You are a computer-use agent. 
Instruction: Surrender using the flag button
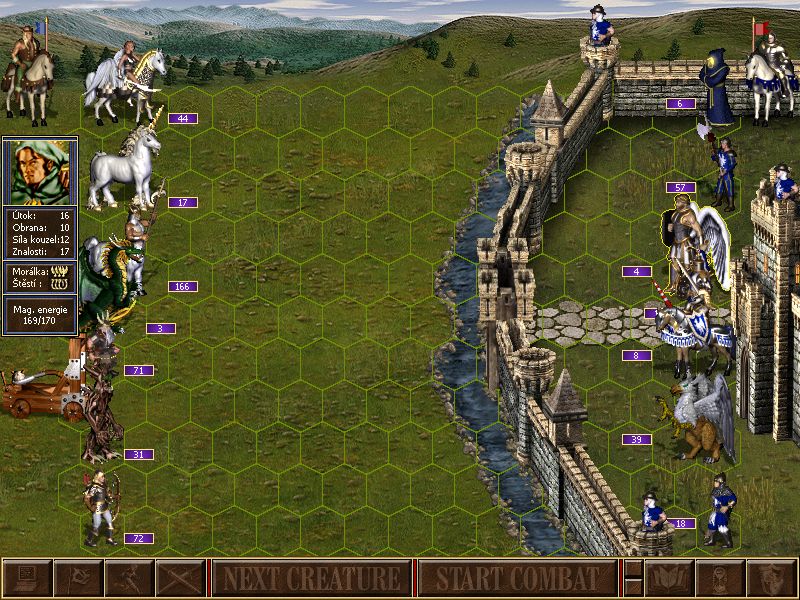pos(78,578)
